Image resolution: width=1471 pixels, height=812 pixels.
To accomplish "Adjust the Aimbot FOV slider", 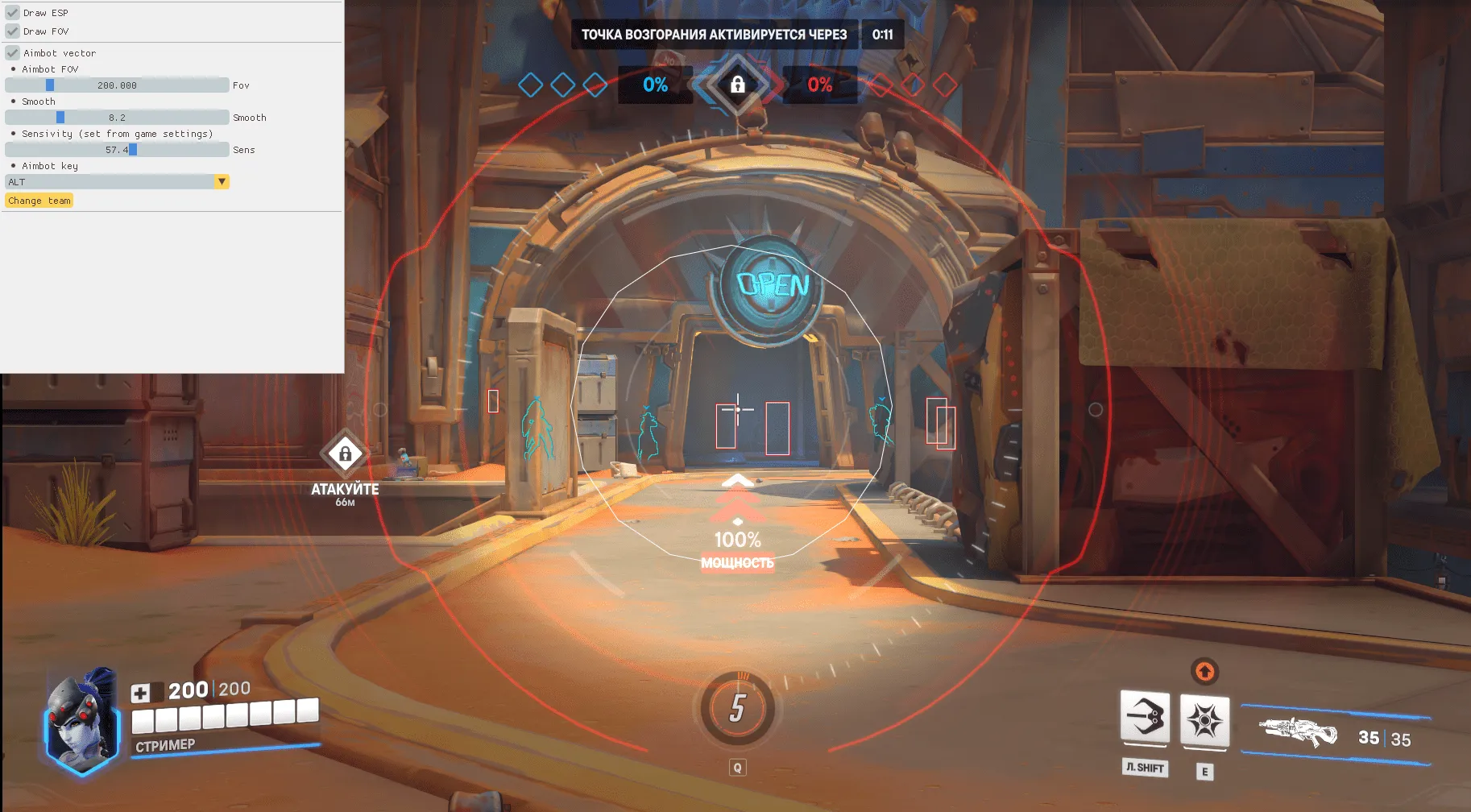I will tap(117, 85).
